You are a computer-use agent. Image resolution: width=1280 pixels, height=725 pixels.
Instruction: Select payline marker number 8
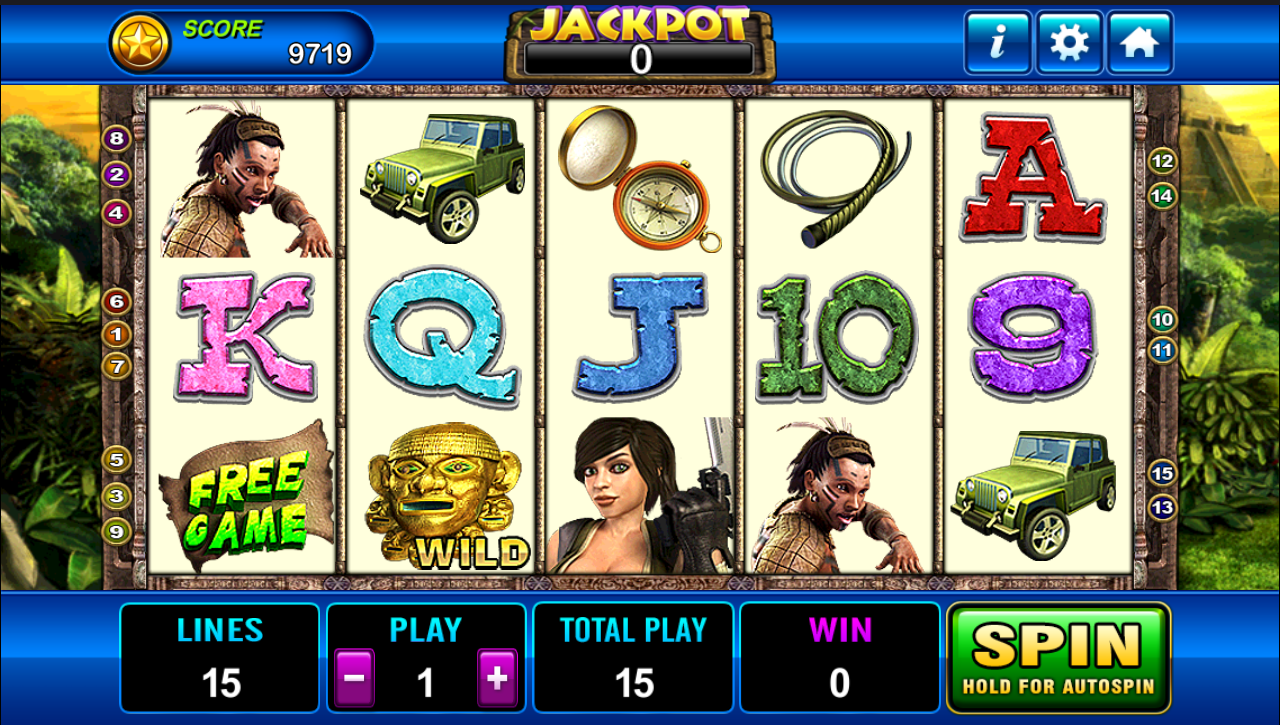coord(117,139)
